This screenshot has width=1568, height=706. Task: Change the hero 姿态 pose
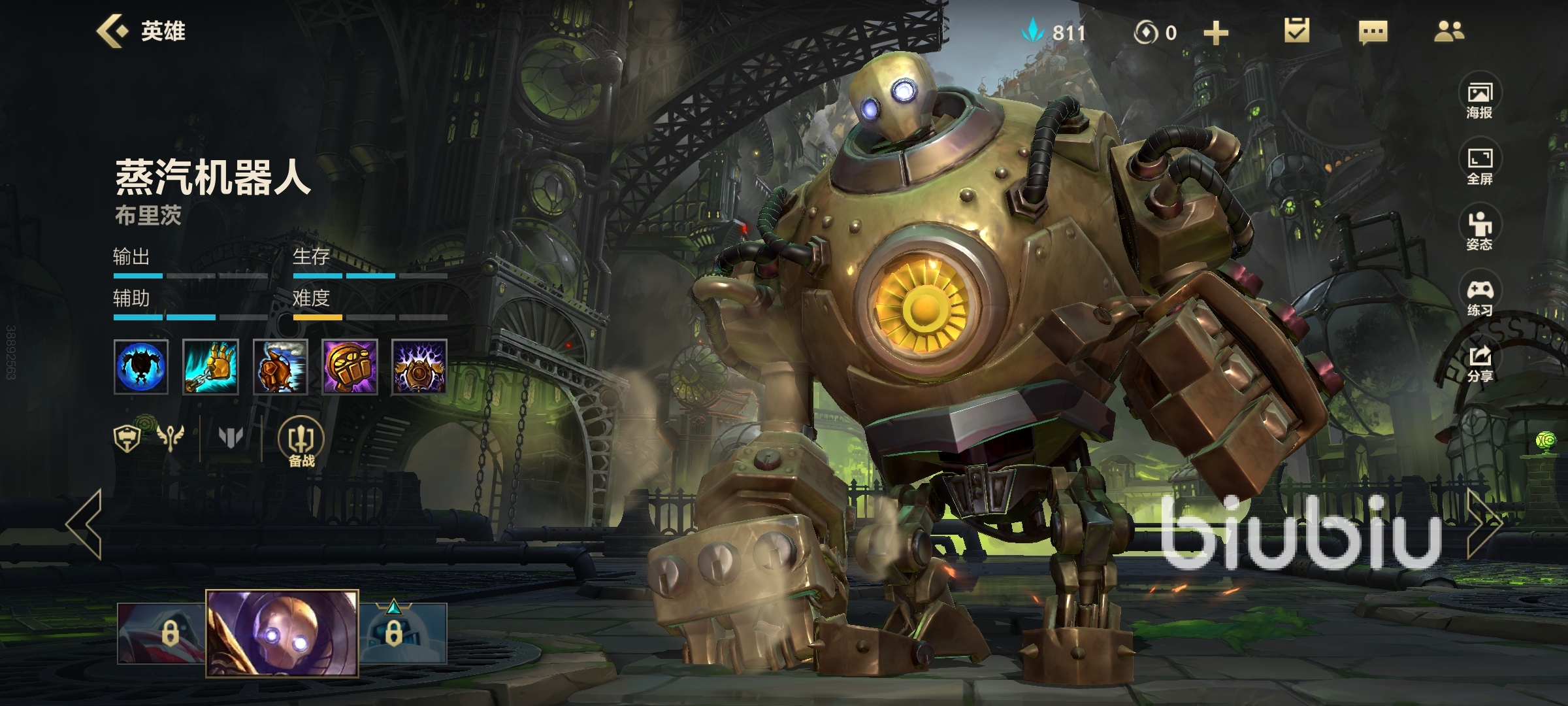[x=1479, y=232]
